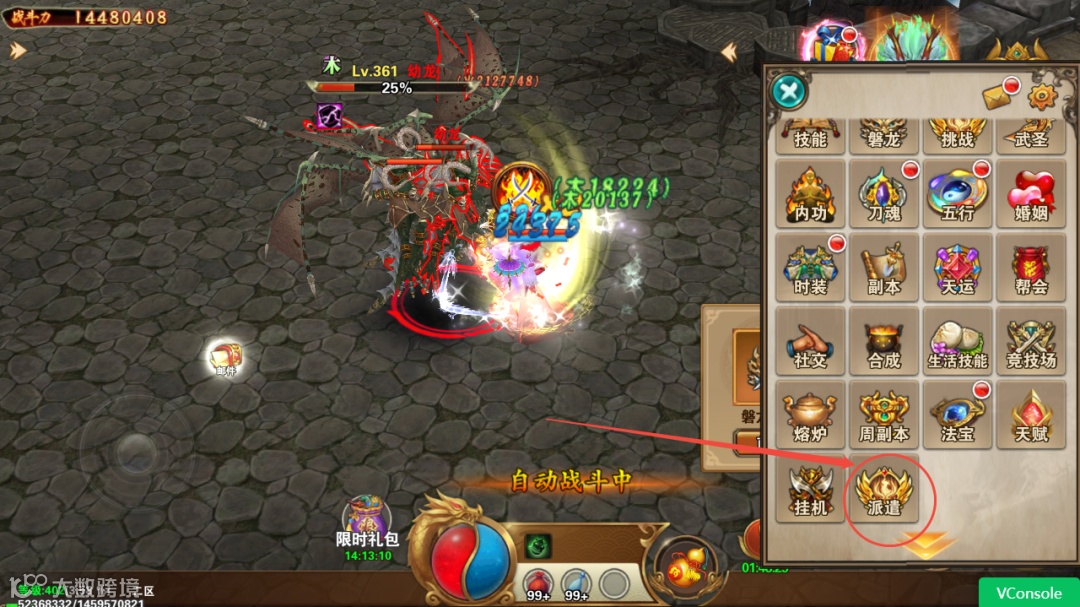The image size is (1080, 607).
Task: Open the 限时礼包 gift pack
Action: coord(367,525)
